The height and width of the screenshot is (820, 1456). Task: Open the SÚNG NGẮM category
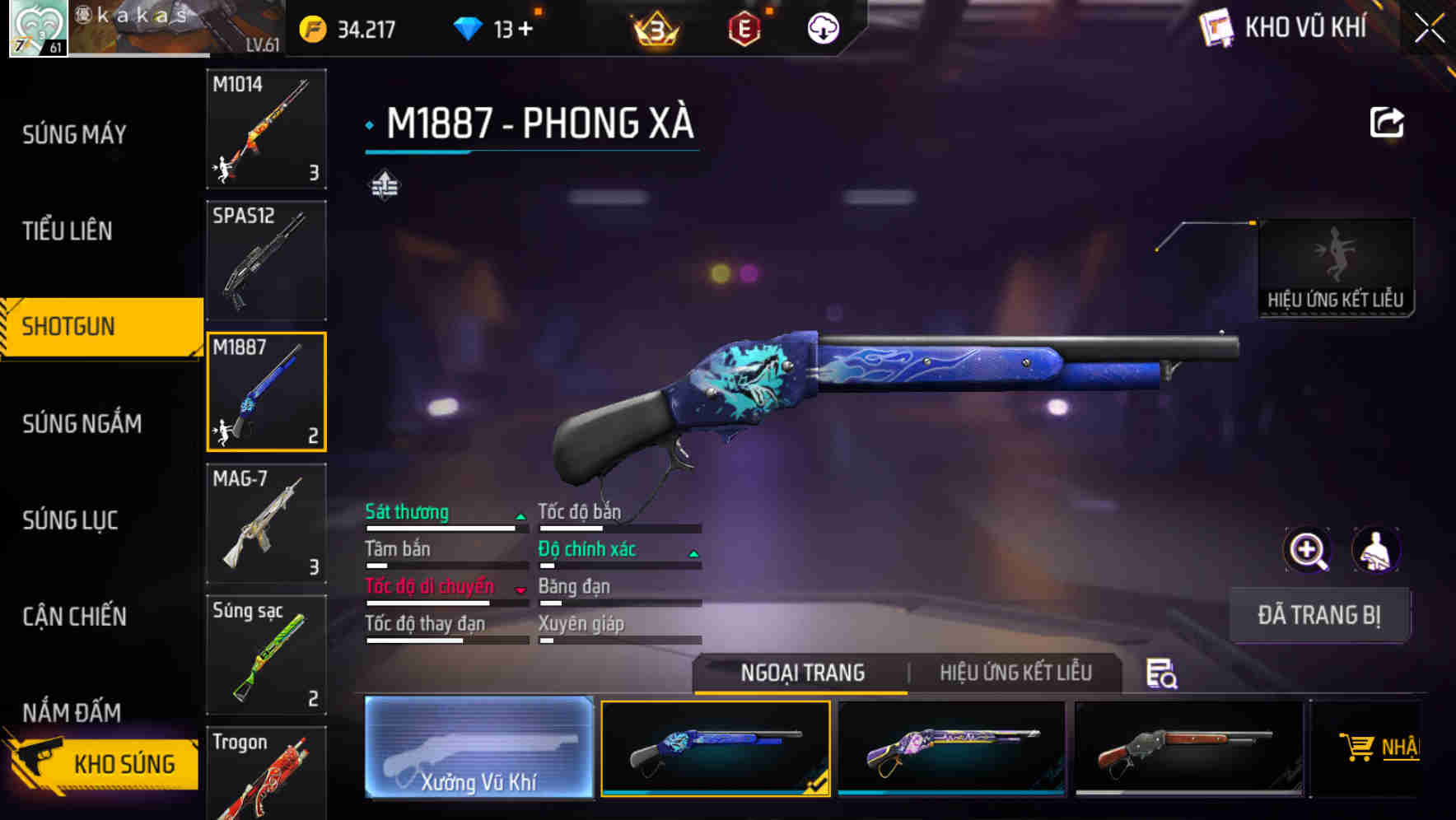click(x=82, y=423)
